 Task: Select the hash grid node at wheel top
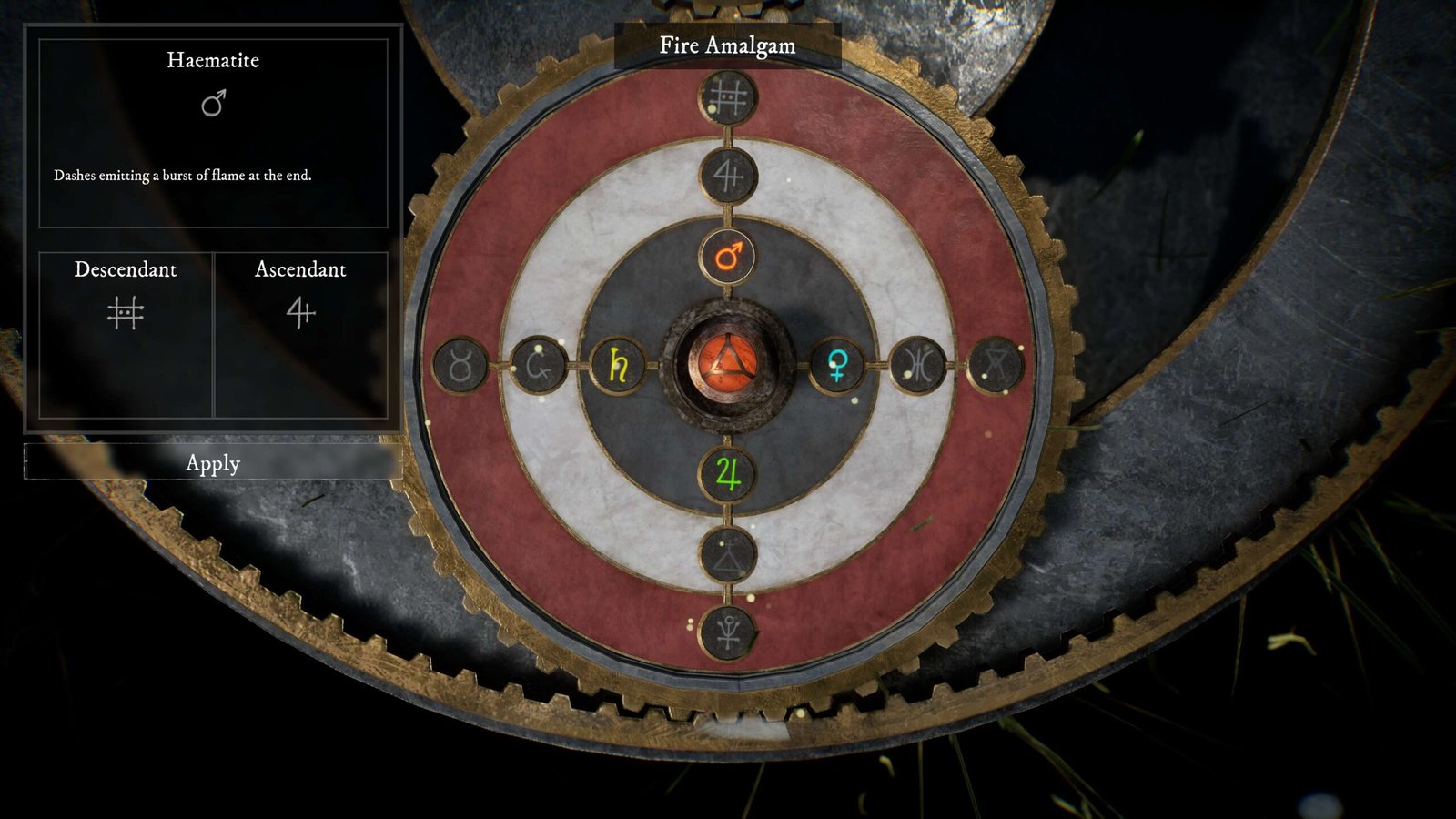(x=728, y=96)
